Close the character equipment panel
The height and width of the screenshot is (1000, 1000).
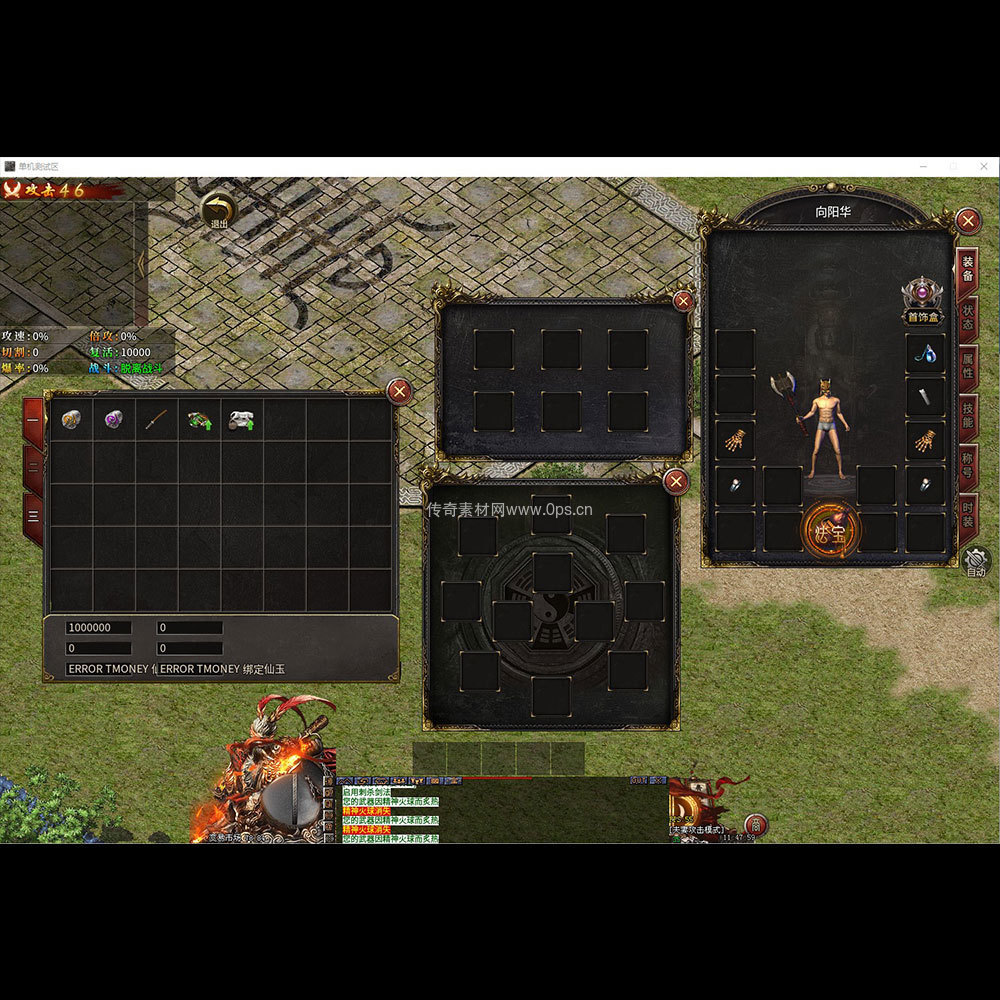(x=967, y=221)
